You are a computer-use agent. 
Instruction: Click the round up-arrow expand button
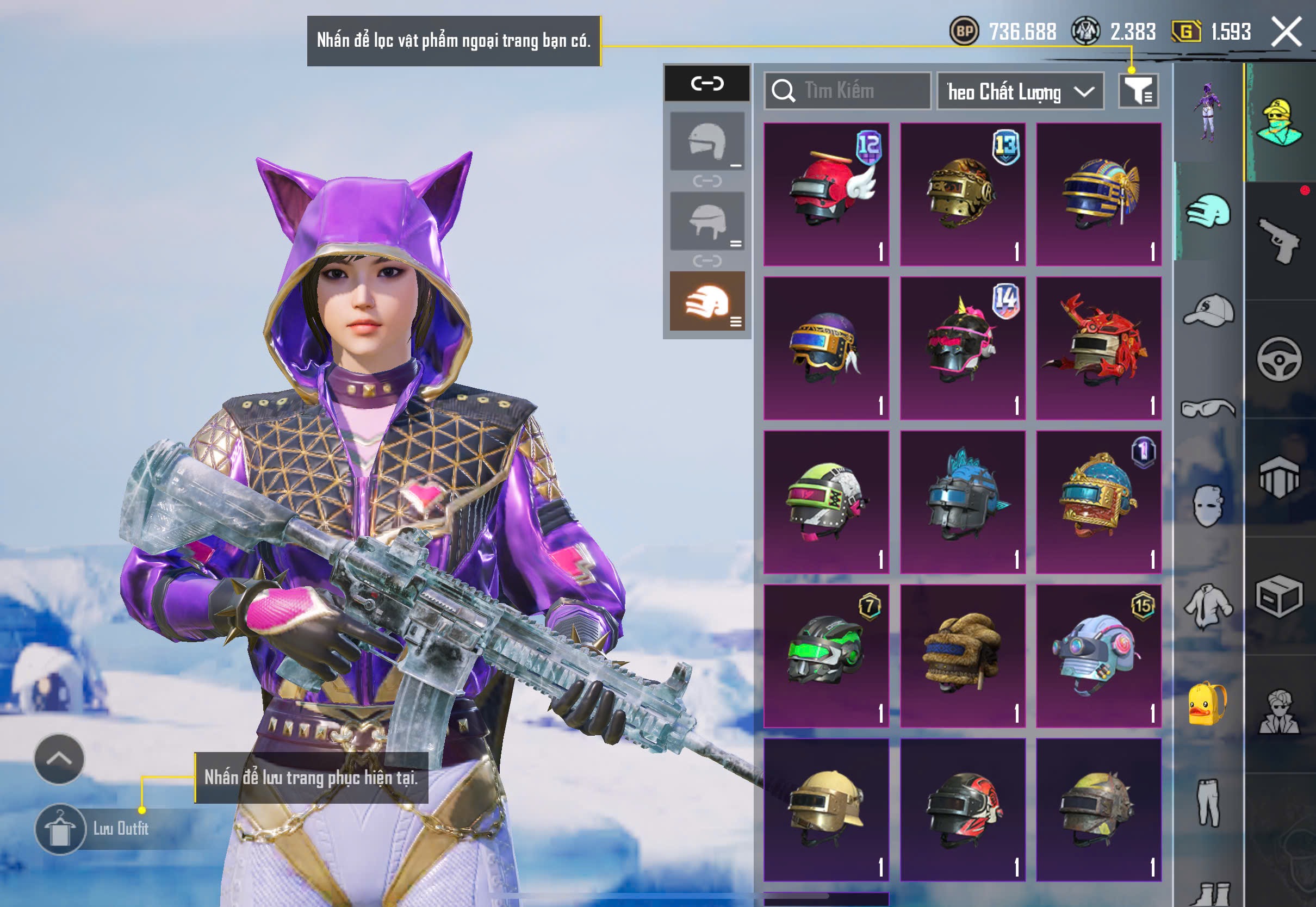(59, 759)
